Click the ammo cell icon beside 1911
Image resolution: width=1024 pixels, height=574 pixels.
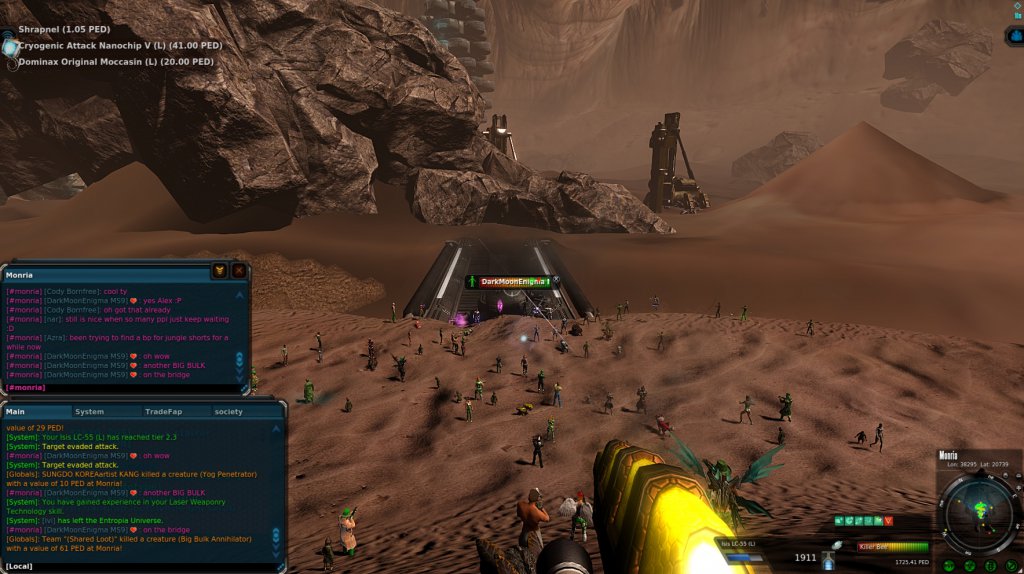[829, 557]
